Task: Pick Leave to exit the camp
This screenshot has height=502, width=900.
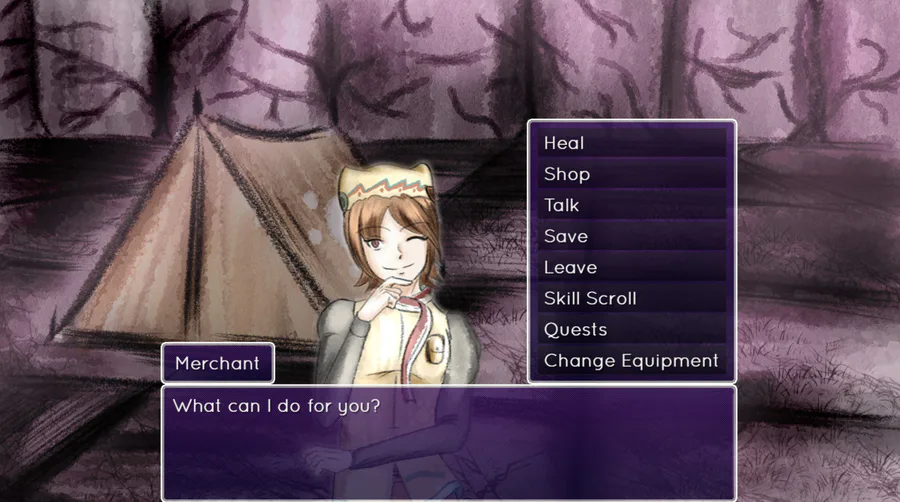Action: (x=631, y=267)
